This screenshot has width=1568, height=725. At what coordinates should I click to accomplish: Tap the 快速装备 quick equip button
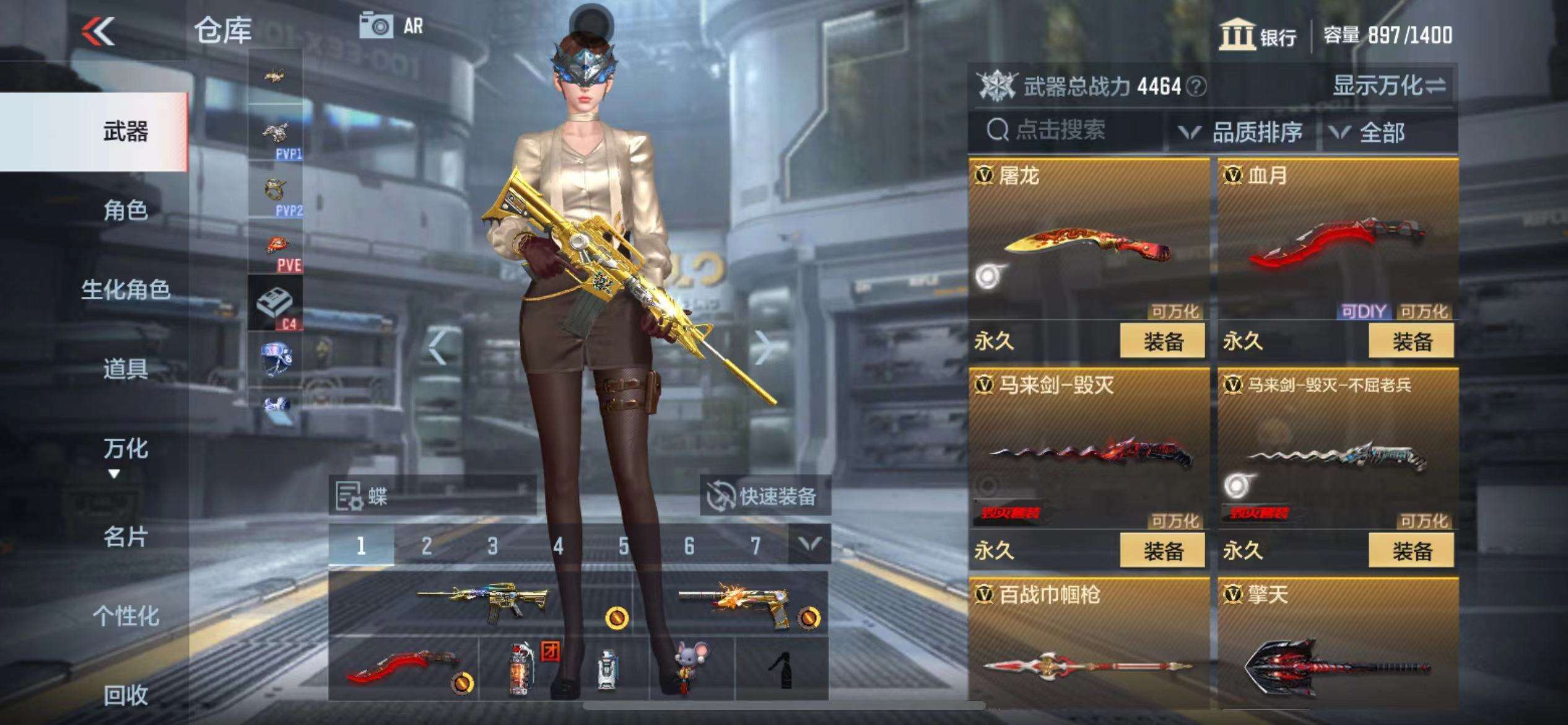click(765, 496)
